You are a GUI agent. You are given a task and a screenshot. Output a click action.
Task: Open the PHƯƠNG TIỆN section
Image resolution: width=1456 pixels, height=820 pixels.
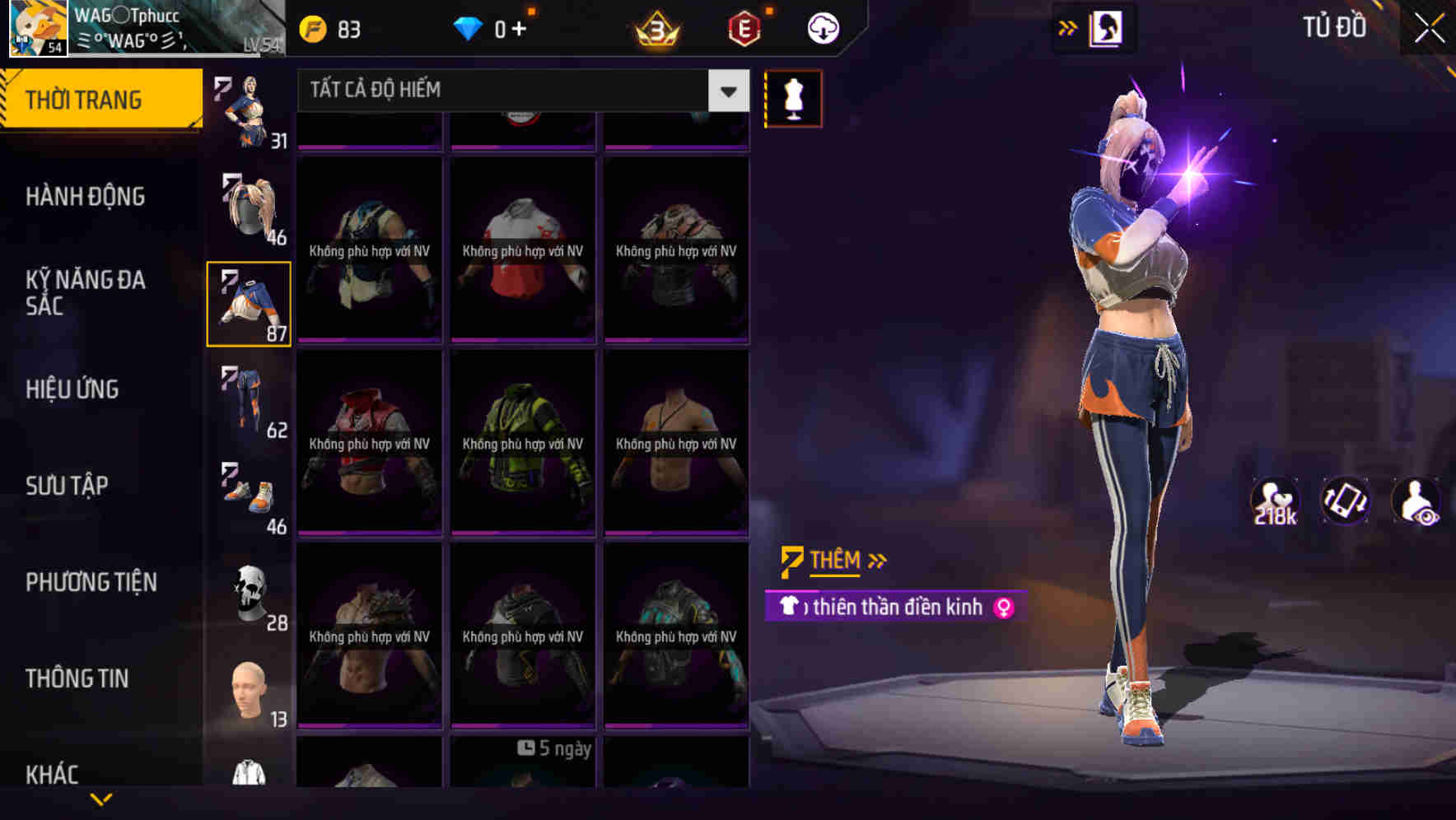click(89, 582)
